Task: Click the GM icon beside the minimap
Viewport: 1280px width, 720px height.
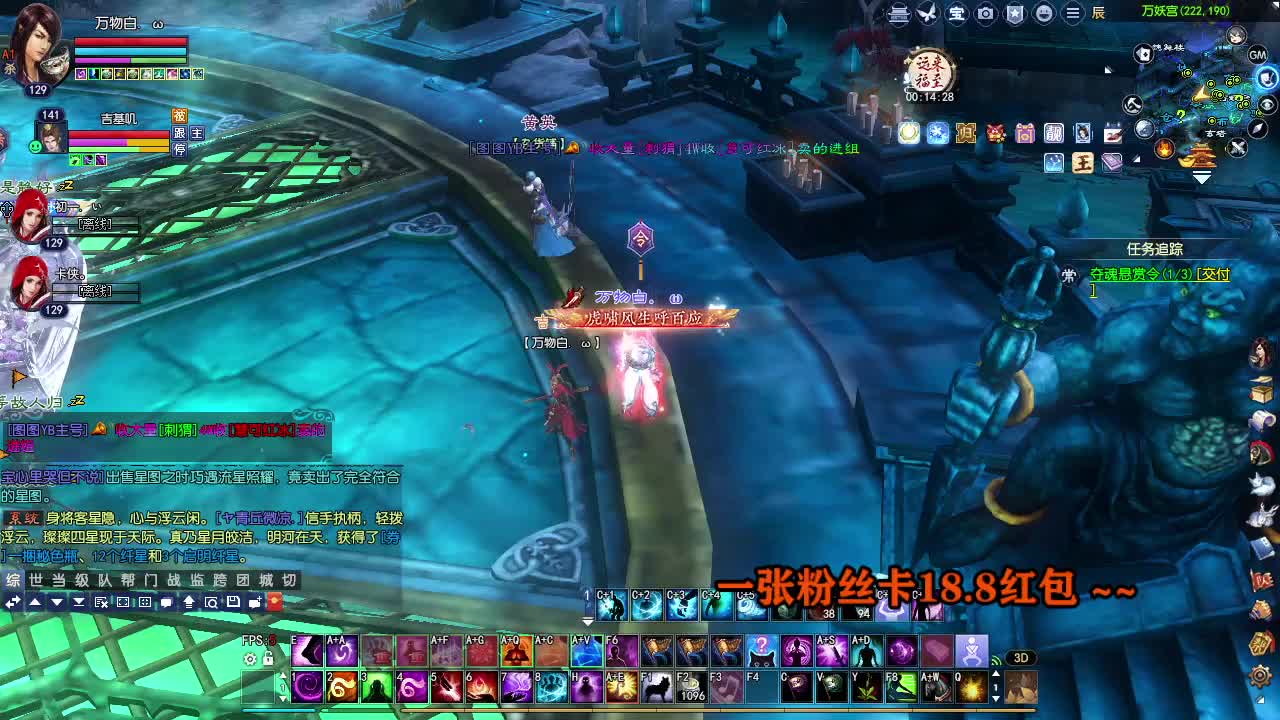Action: tap(1255, 54)
